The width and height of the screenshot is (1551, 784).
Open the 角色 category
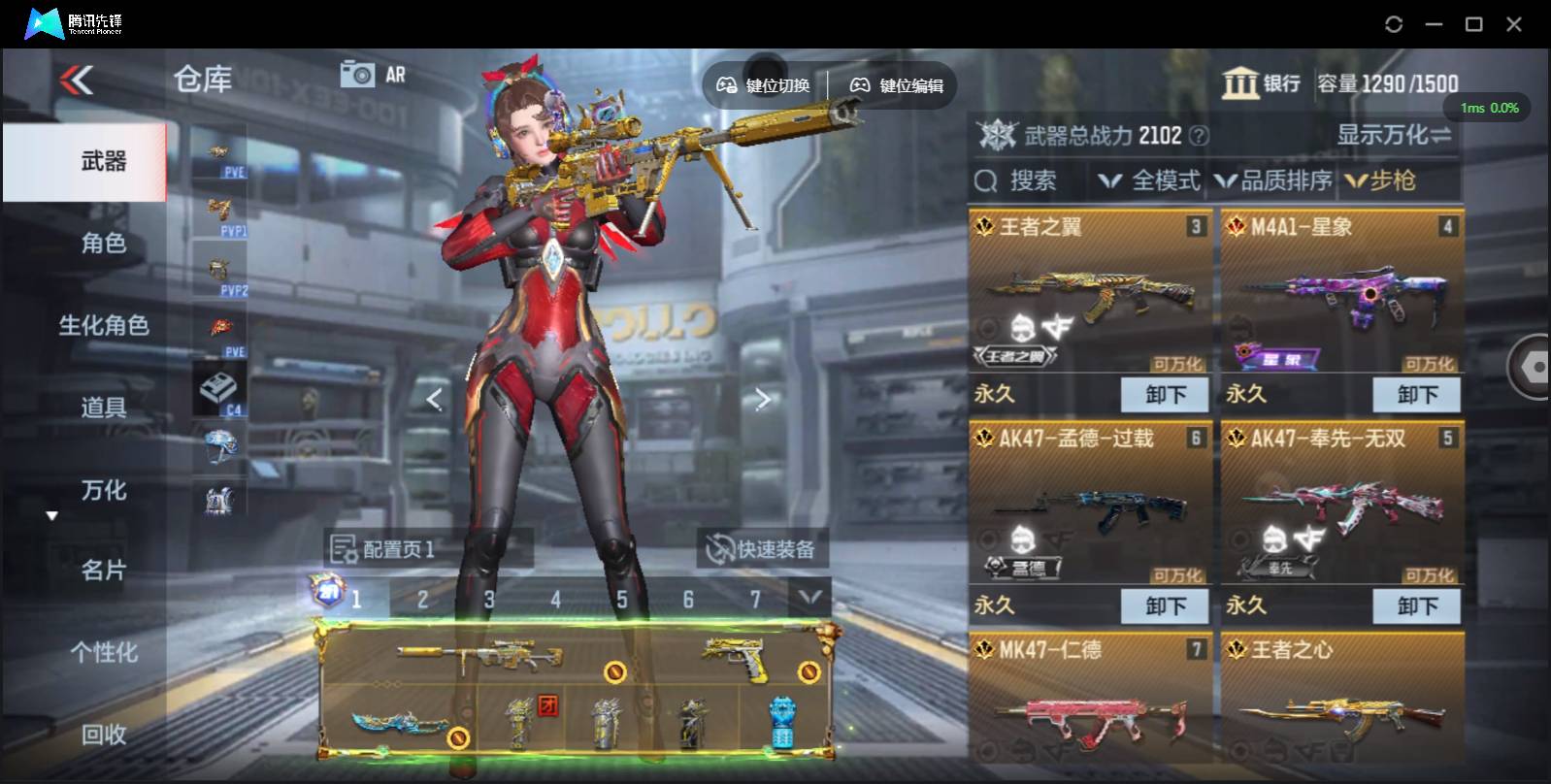tap(104, 243)
